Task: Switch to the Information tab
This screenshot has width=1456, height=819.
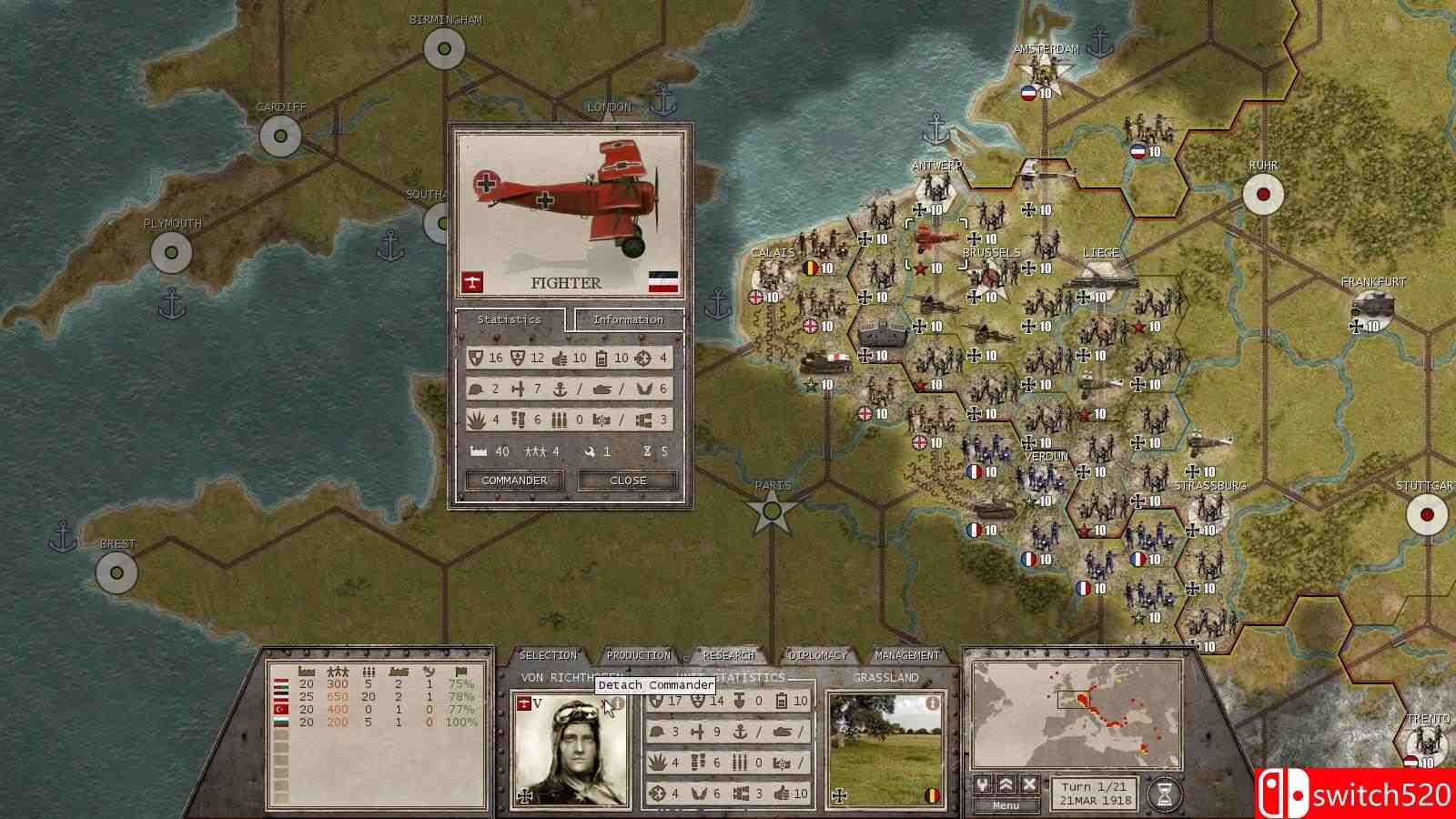Action: [x=629, y=319]
